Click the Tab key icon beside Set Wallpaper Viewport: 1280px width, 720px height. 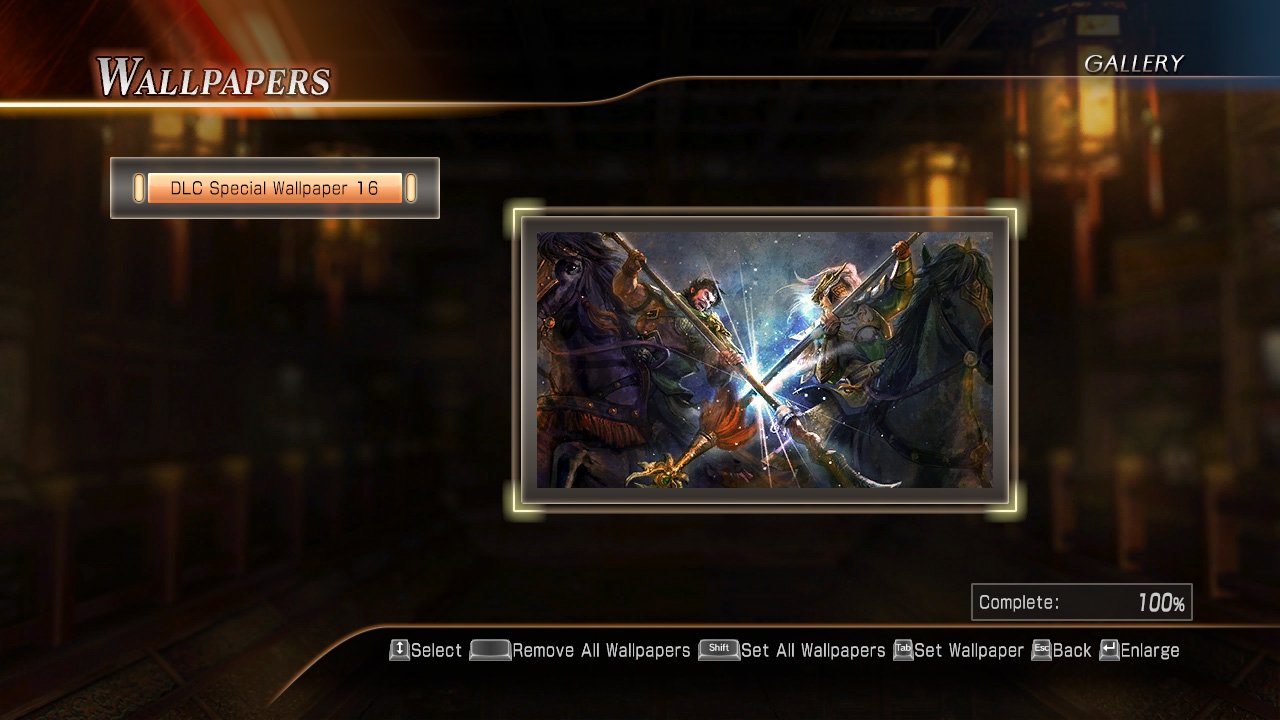pyautogui.click(x=903, y=650)
